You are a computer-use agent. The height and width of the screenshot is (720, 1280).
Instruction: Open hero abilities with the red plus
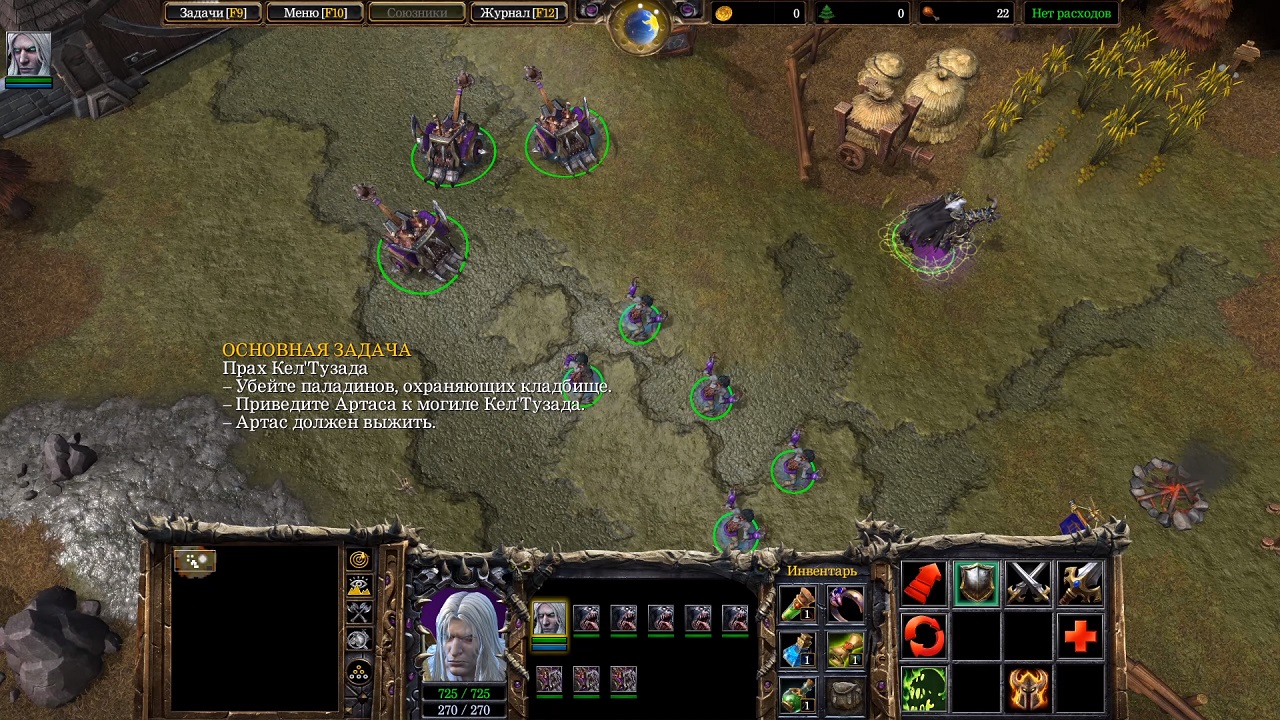point(1080,636)
